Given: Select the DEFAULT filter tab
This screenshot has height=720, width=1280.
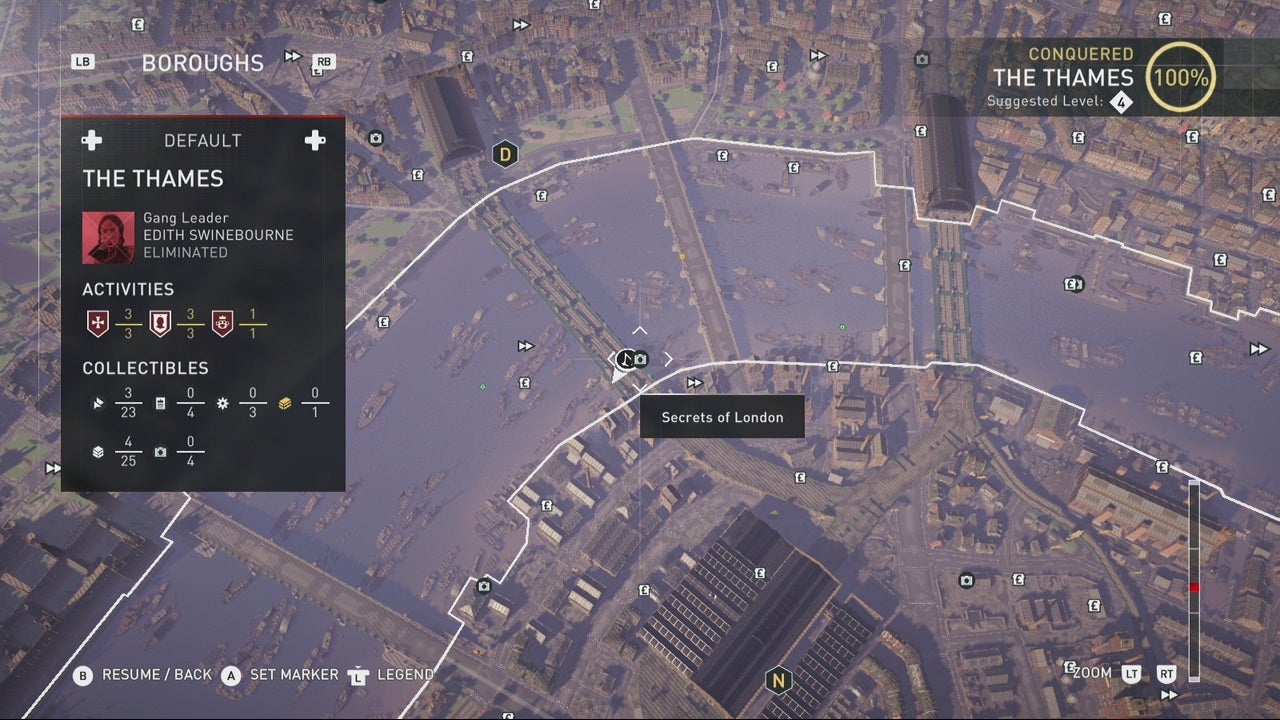Looking at the screenshot, I should (203, 140).
